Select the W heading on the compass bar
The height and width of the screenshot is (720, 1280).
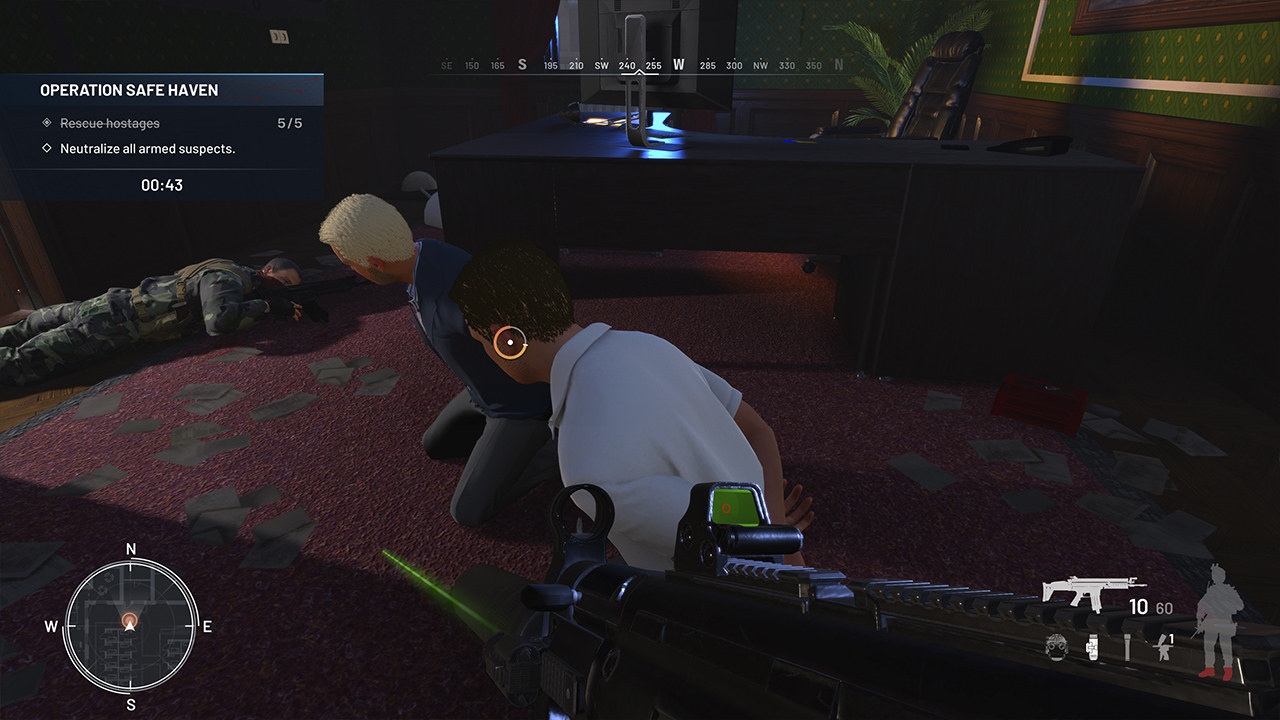[x=678, y=63]
